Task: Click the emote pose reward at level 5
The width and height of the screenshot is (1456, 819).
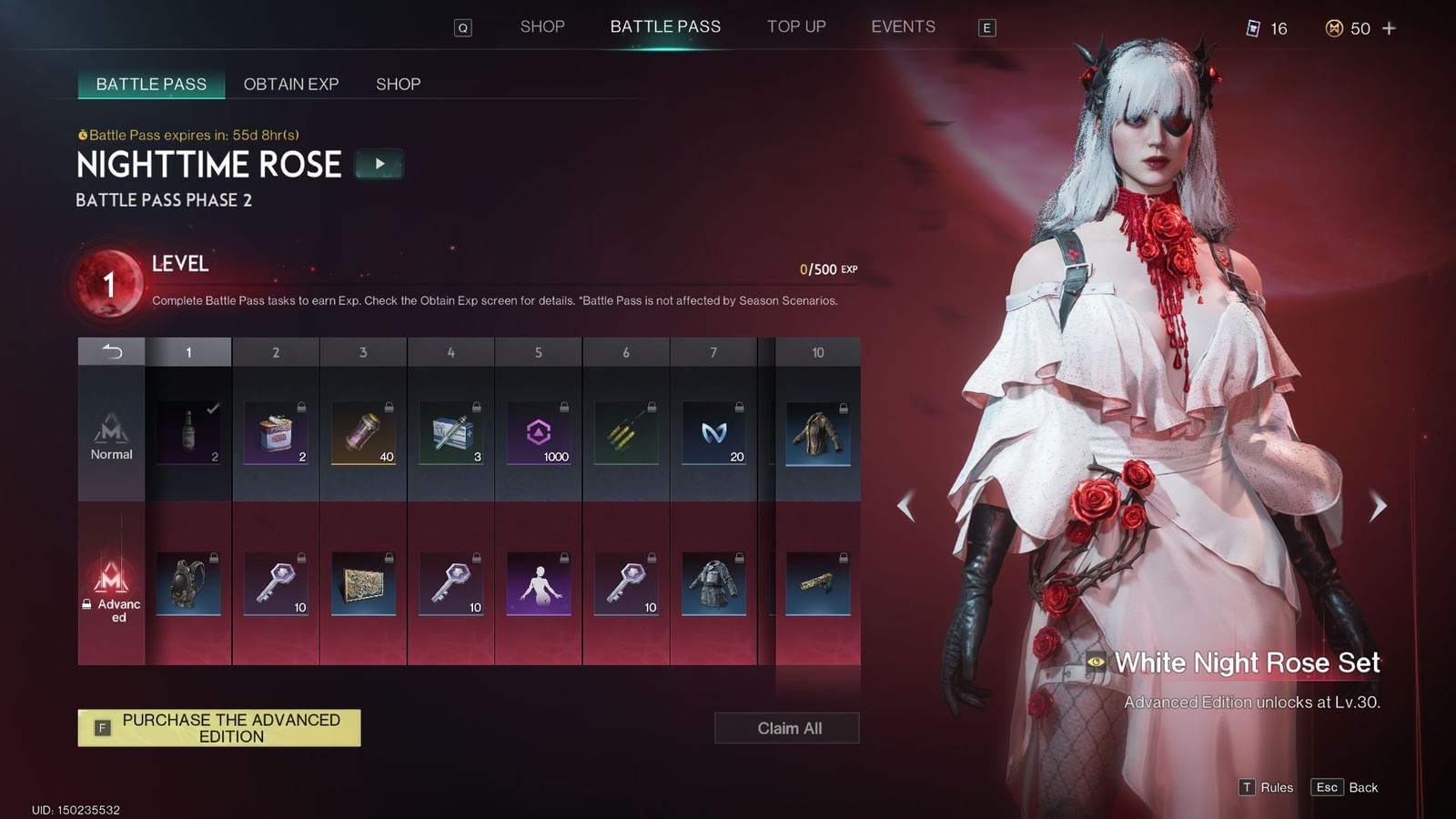Action: (538, 582)
